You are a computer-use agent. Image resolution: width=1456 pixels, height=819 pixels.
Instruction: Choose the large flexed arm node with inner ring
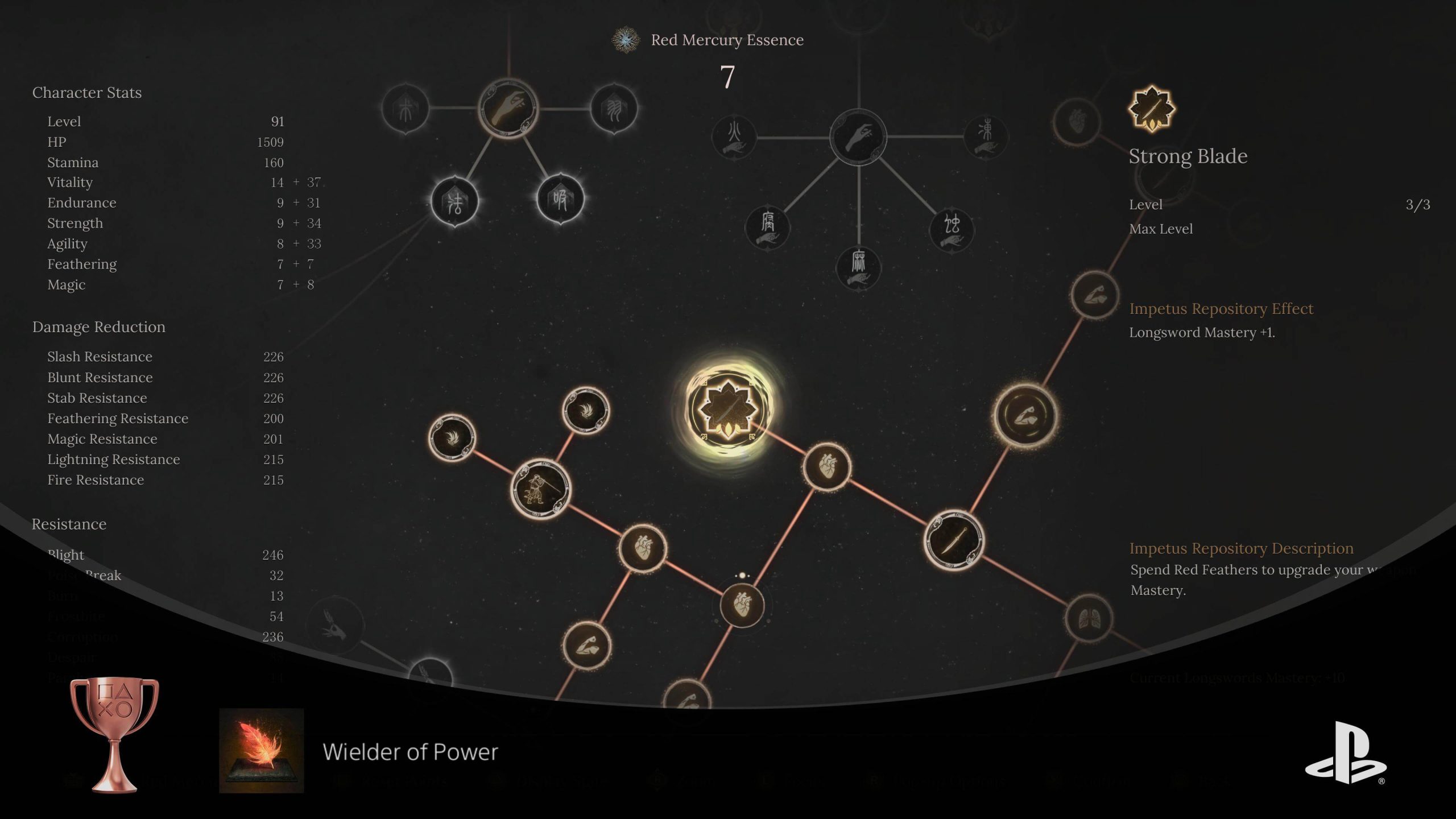point(1025,415)
